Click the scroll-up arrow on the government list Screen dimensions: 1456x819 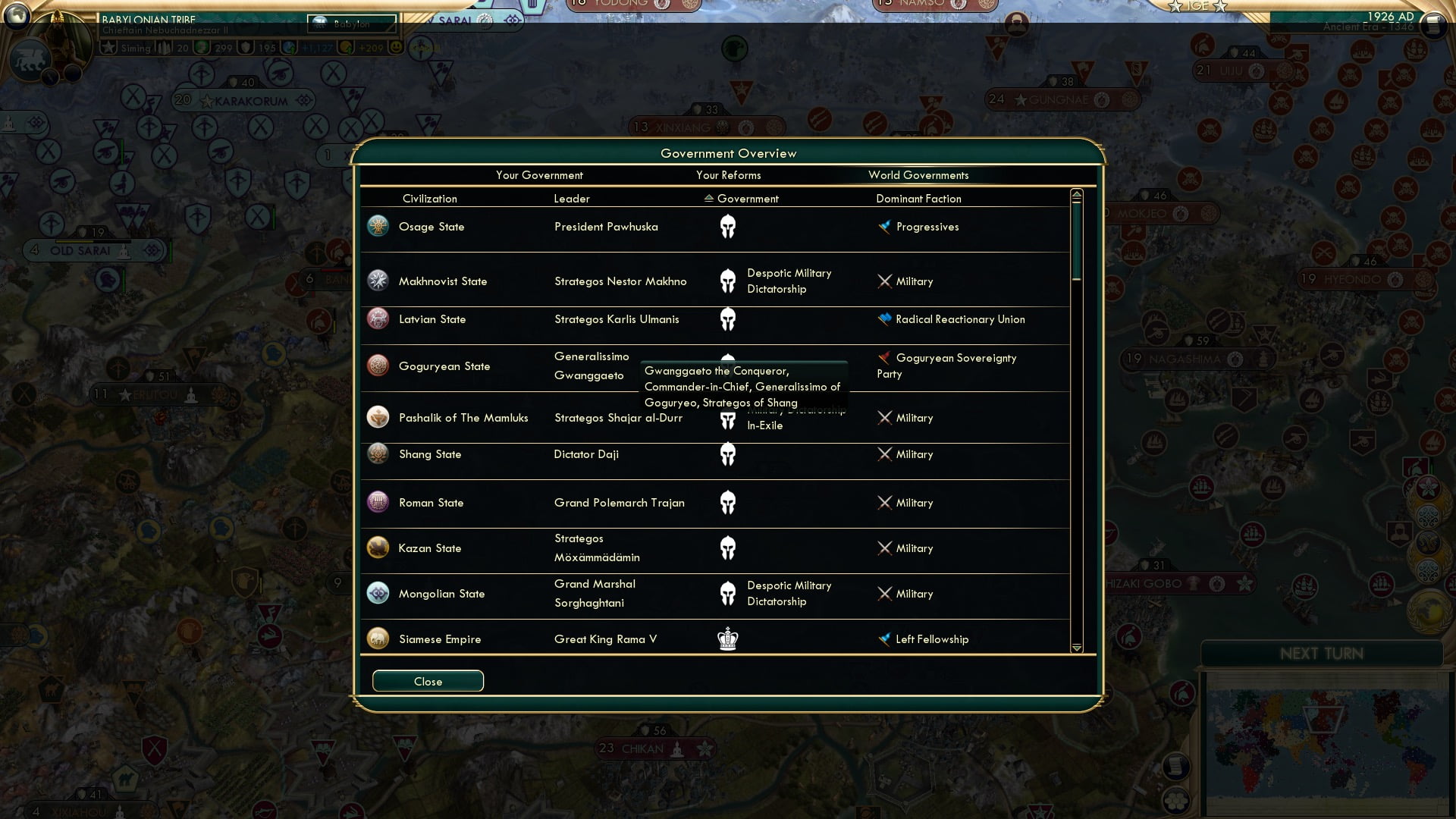(x=1076, y=194)
